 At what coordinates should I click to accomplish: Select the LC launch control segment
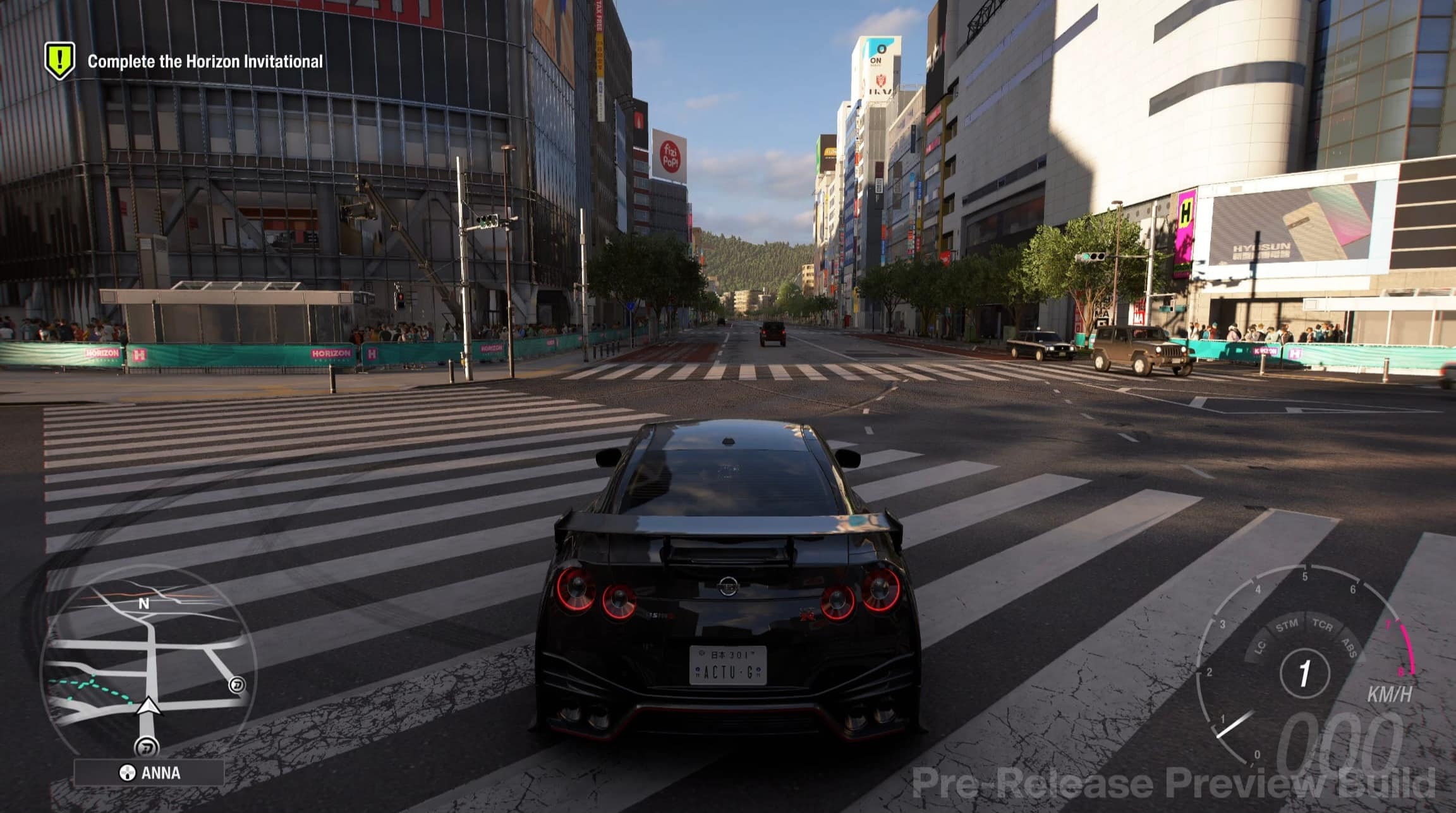(1260, 646)
